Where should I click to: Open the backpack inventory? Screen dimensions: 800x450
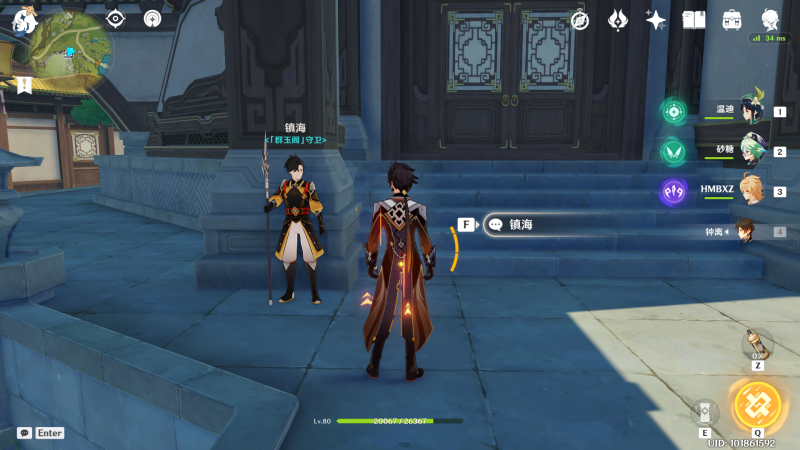click(732, 19)
